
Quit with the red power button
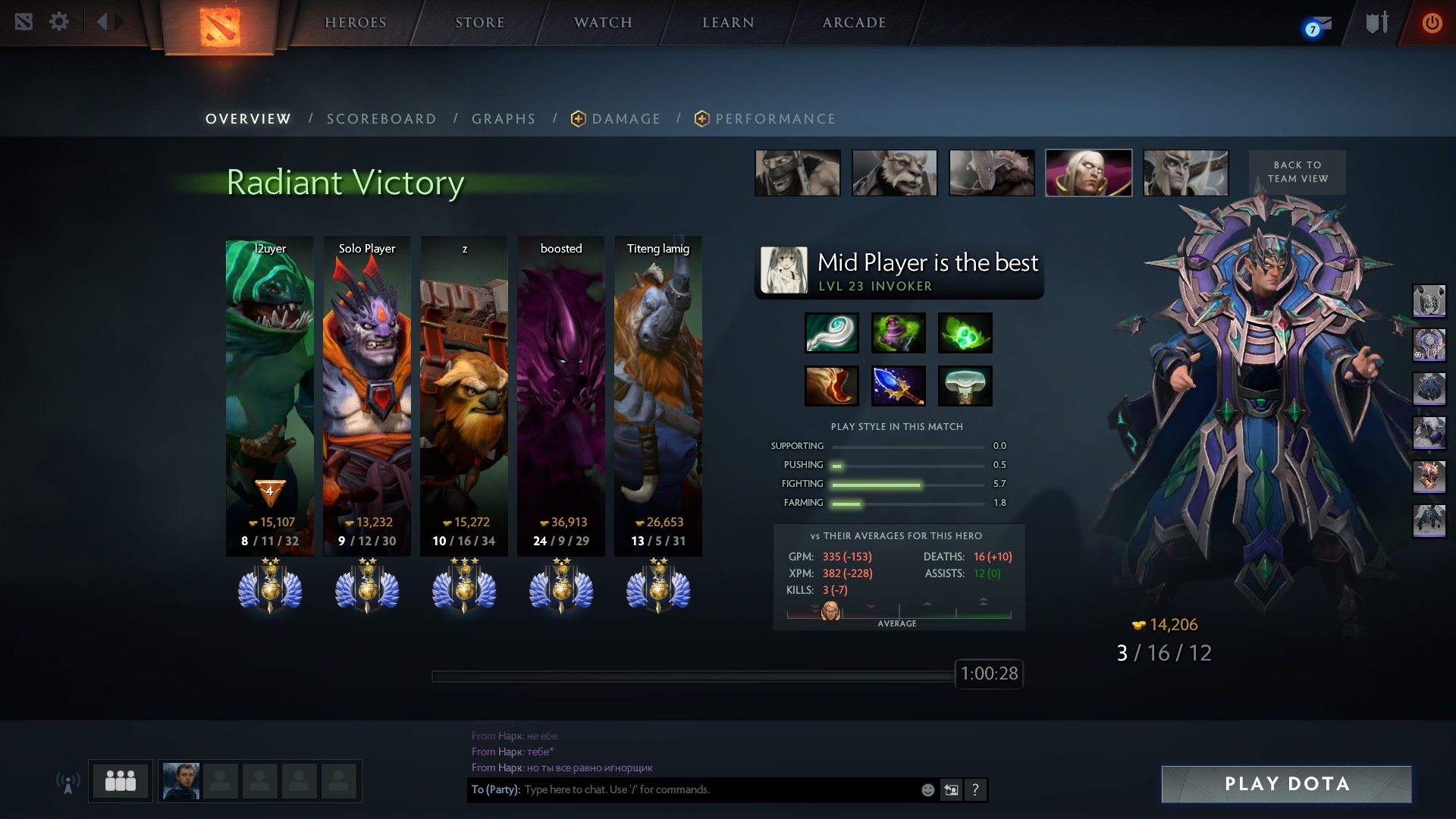[1432, 23]
